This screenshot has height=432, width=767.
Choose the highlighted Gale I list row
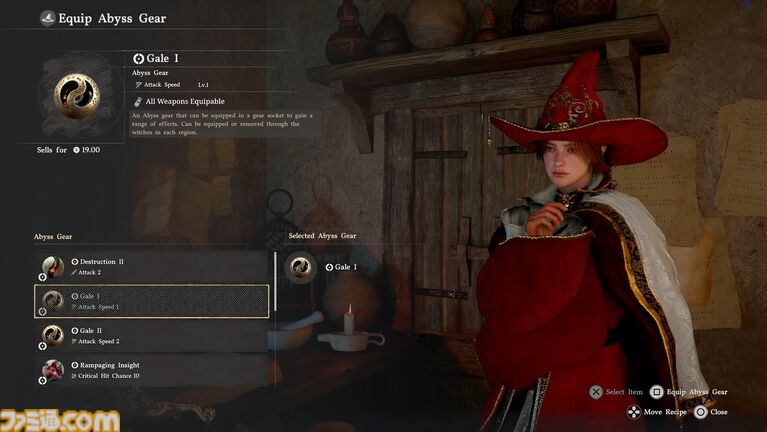pyautogui.click(x=150, y=301)
